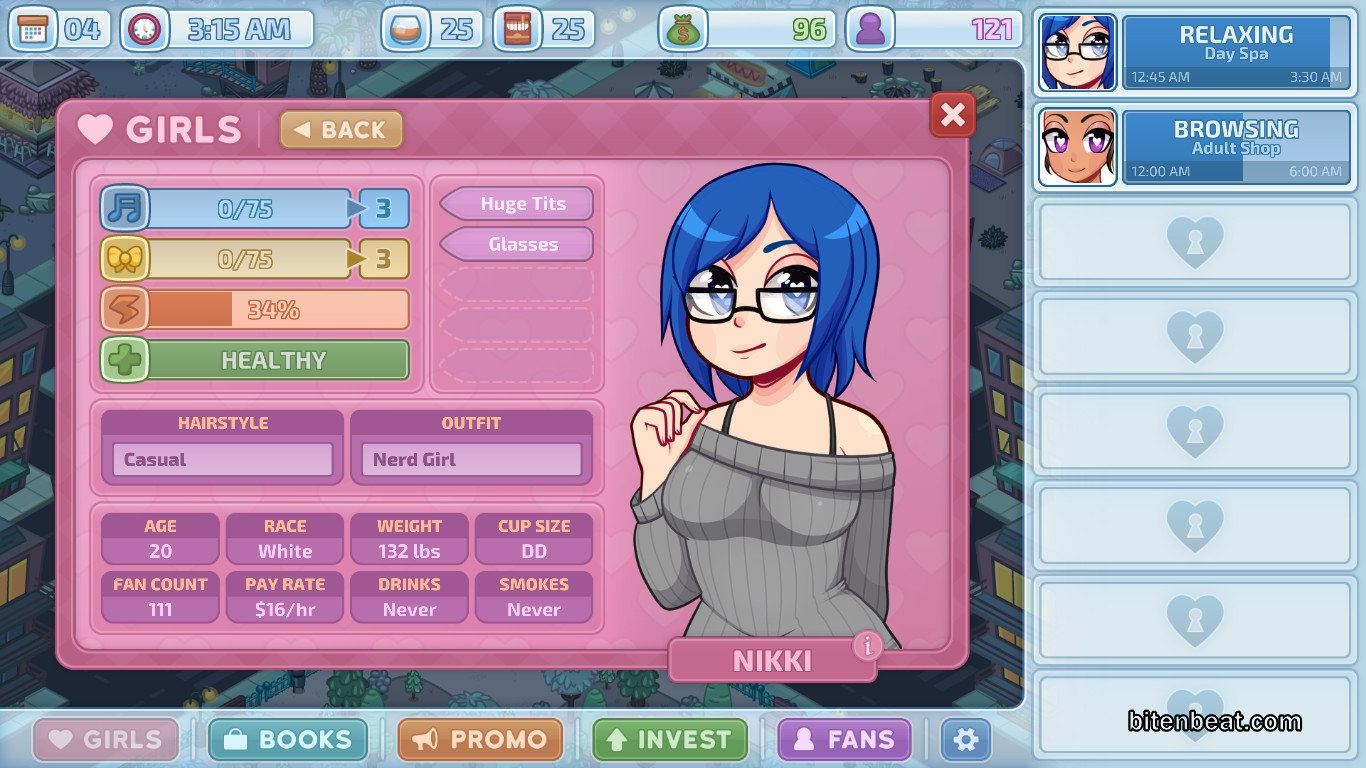
Task: Show Nikki's info with the i icon
Action: point(867,646)
